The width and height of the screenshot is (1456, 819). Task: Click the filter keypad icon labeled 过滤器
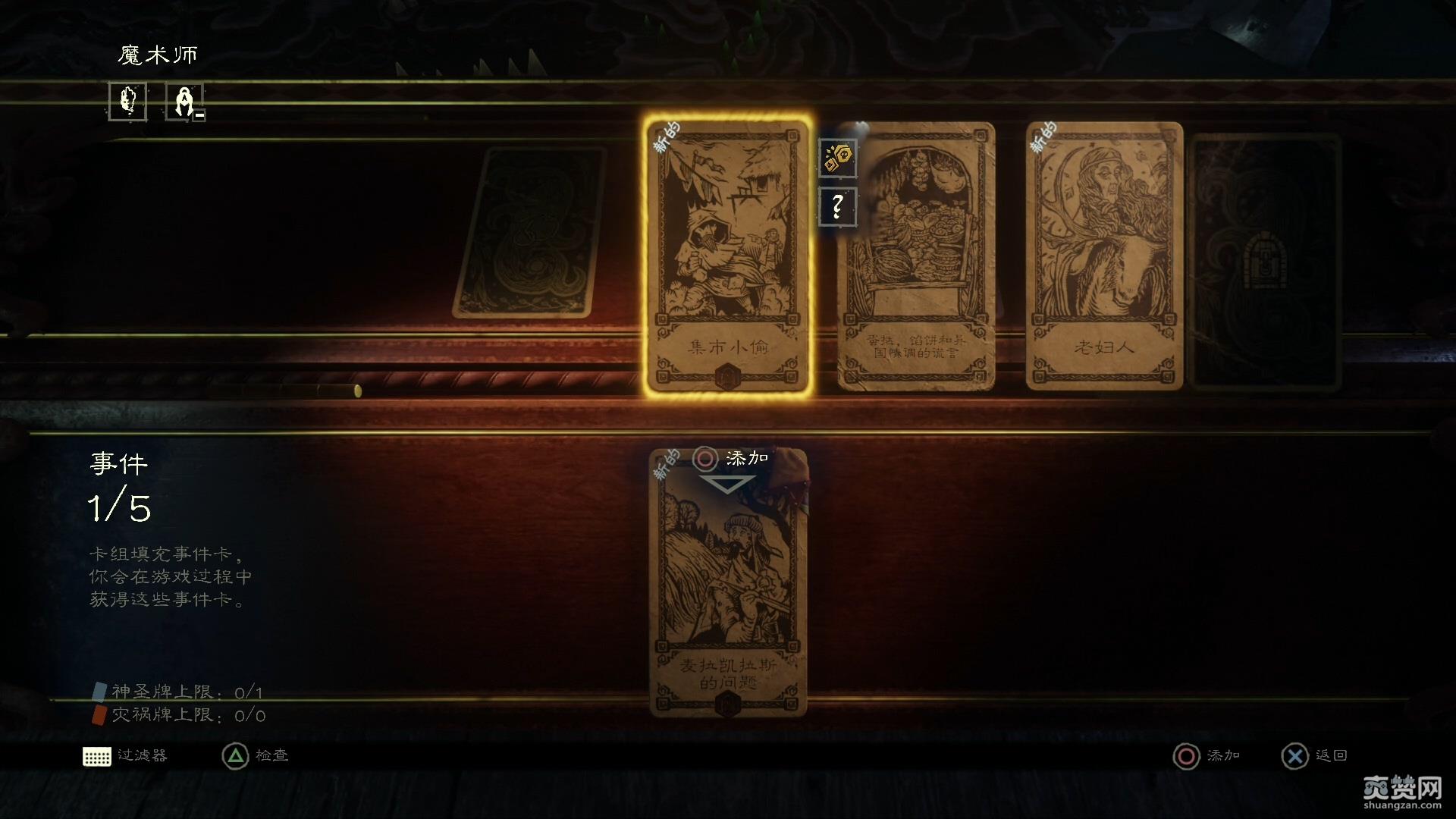point(97,755)
